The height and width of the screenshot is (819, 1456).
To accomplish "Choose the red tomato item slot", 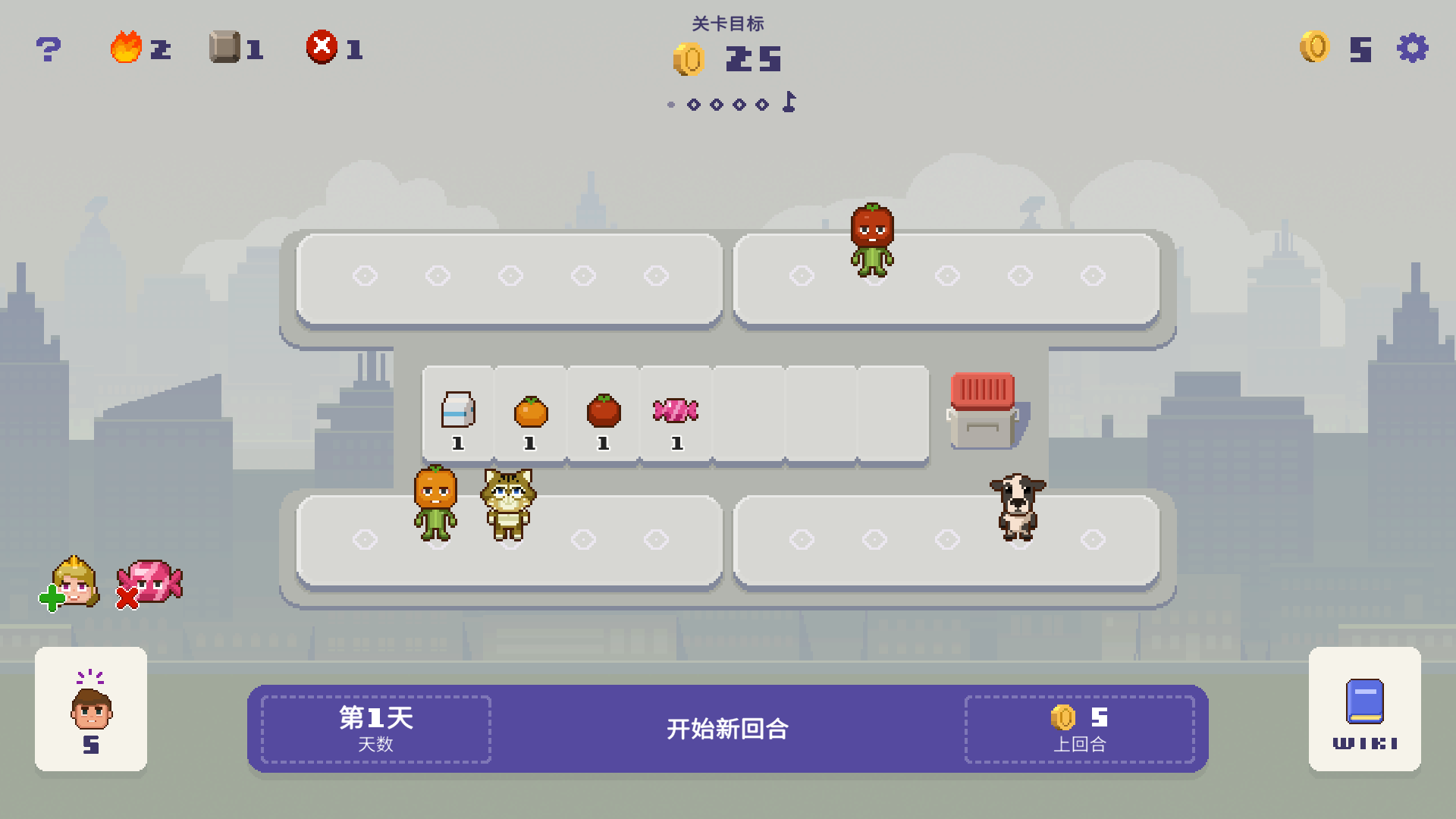I will (x=604, y=415).
